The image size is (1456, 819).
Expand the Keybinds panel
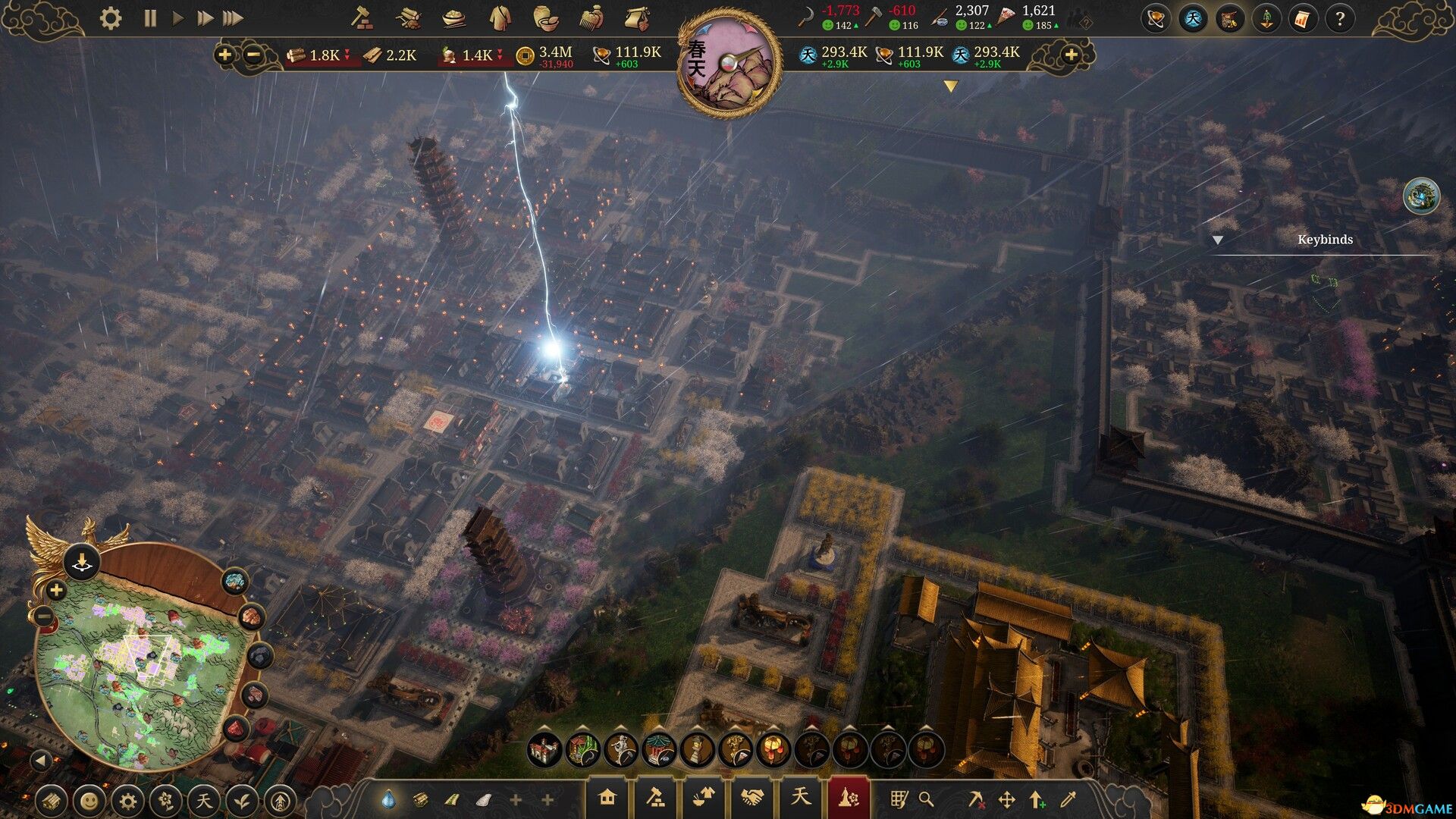pyautogui.click(x=1218, y=240)
